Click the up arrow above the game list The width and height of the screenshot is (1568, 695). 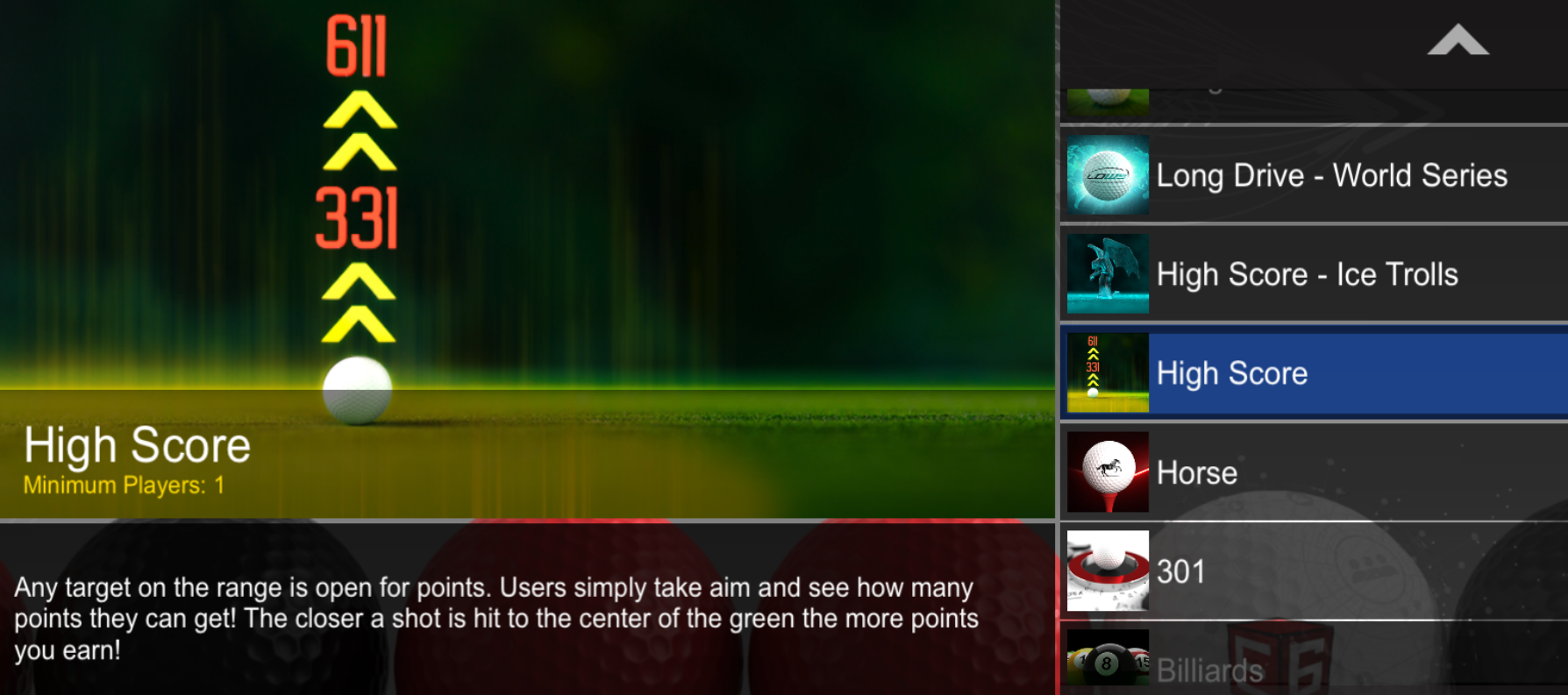pyautogui.click(x=1458, y=41)
